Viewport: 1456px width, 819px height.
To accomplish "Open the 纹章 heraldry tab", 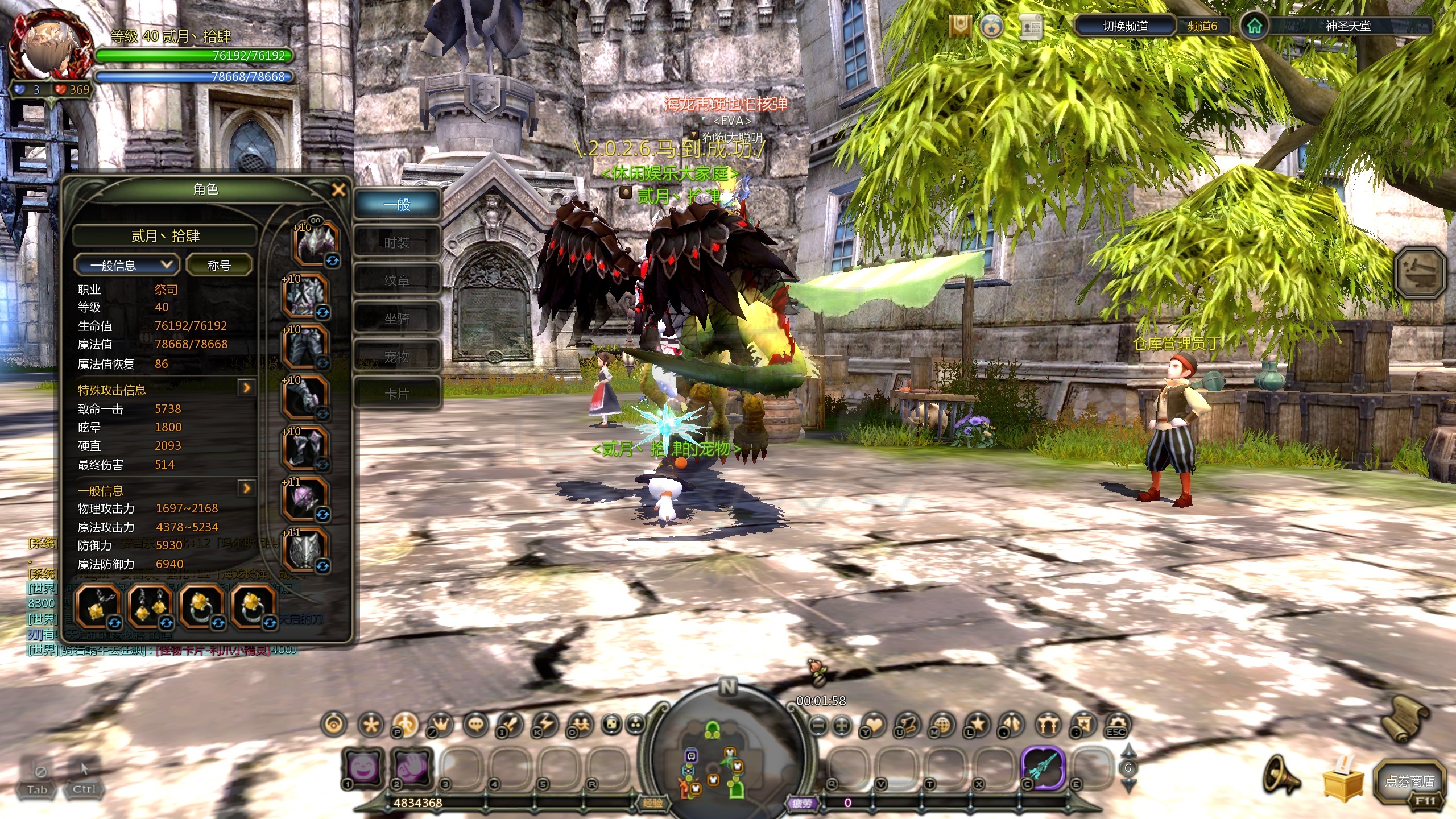I will (x=397, y=280).
